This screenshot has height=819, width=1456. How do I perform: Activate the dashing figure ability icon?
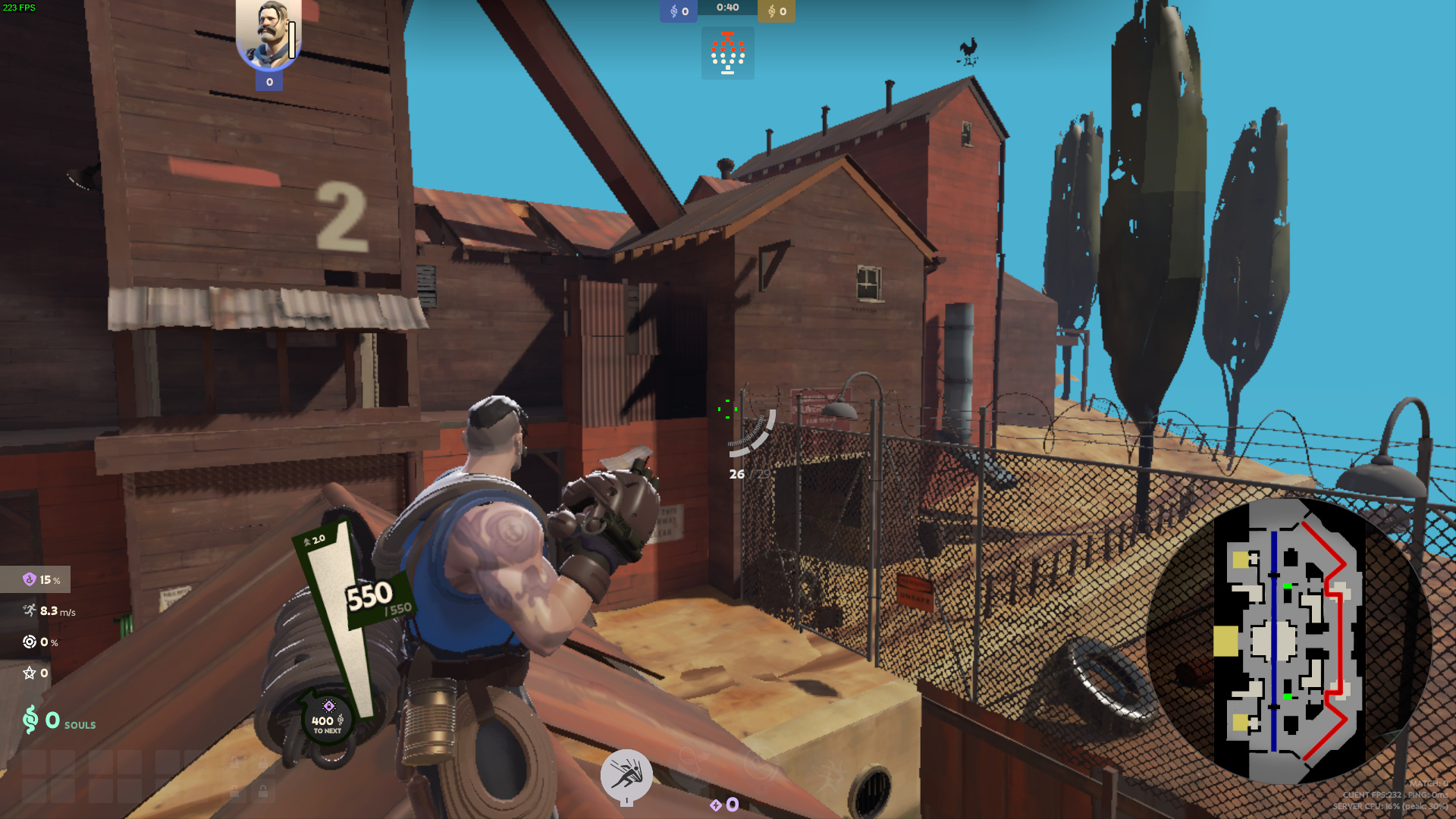[x=626, y=774]
